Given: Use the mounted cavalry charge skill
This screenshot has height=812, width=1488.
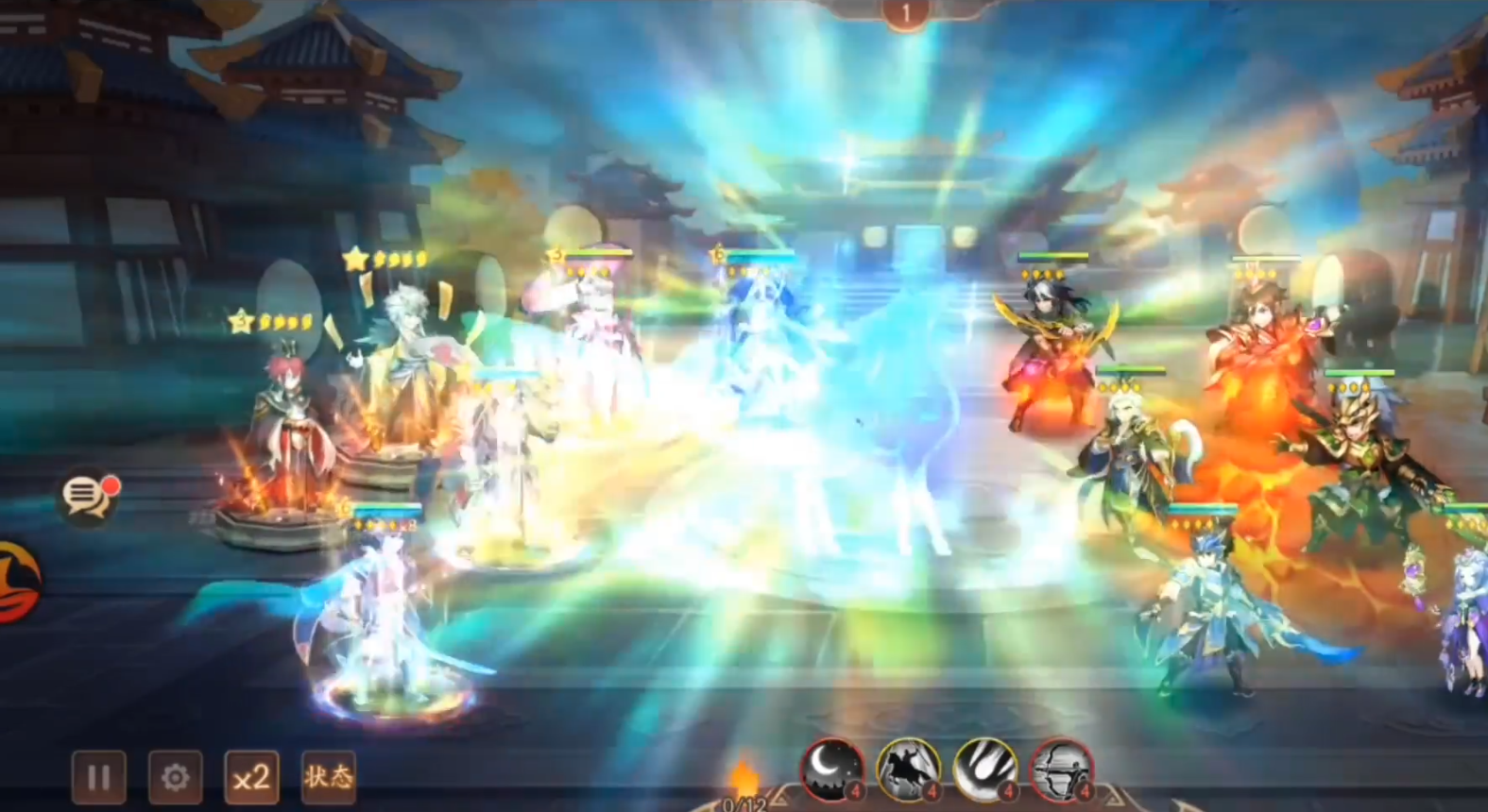Looking at the screenshot, I should [x=908, y=769].
